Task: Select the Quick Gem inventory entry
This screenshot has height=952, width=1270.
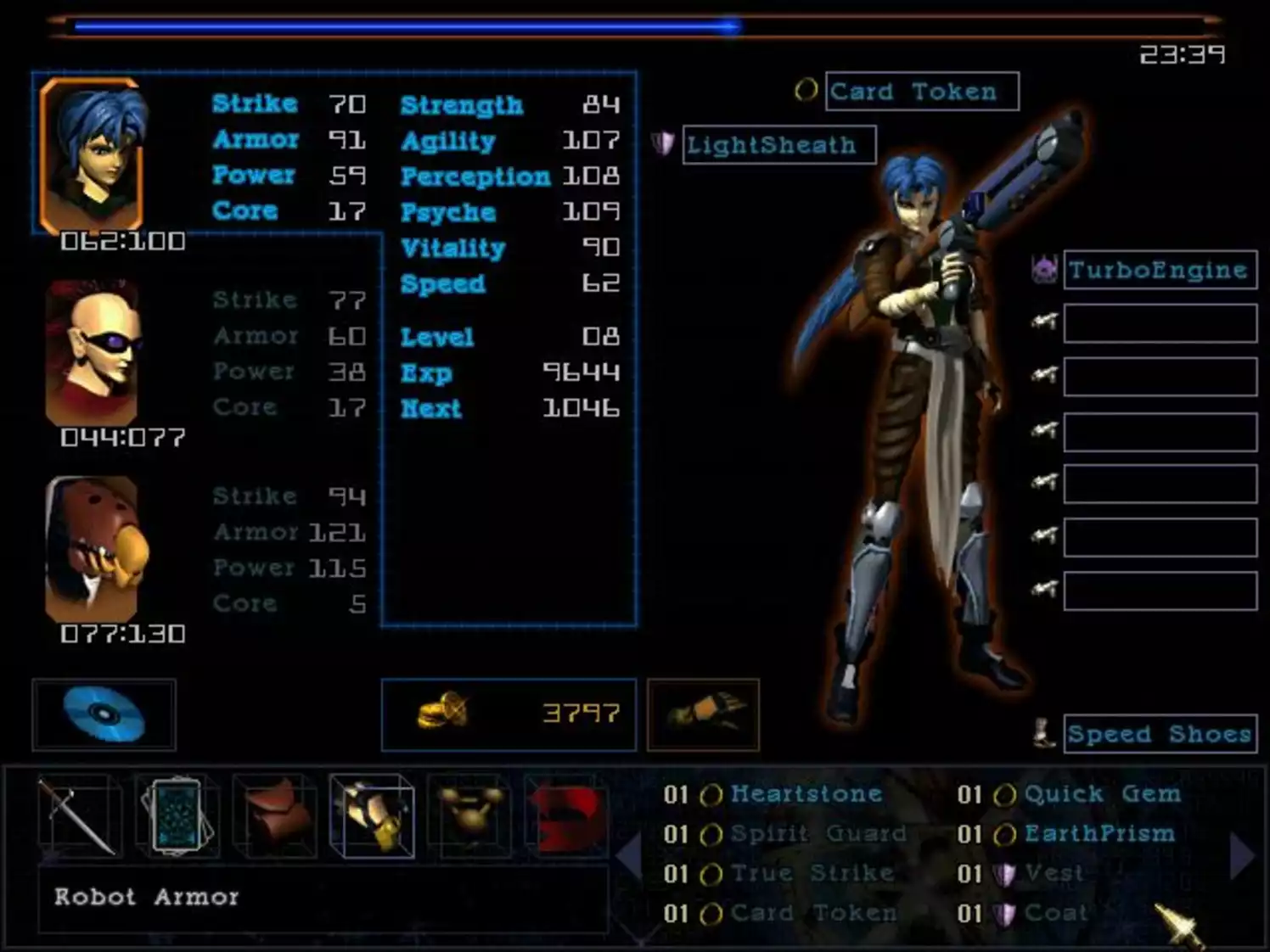Action: [x=1101, y=793]
